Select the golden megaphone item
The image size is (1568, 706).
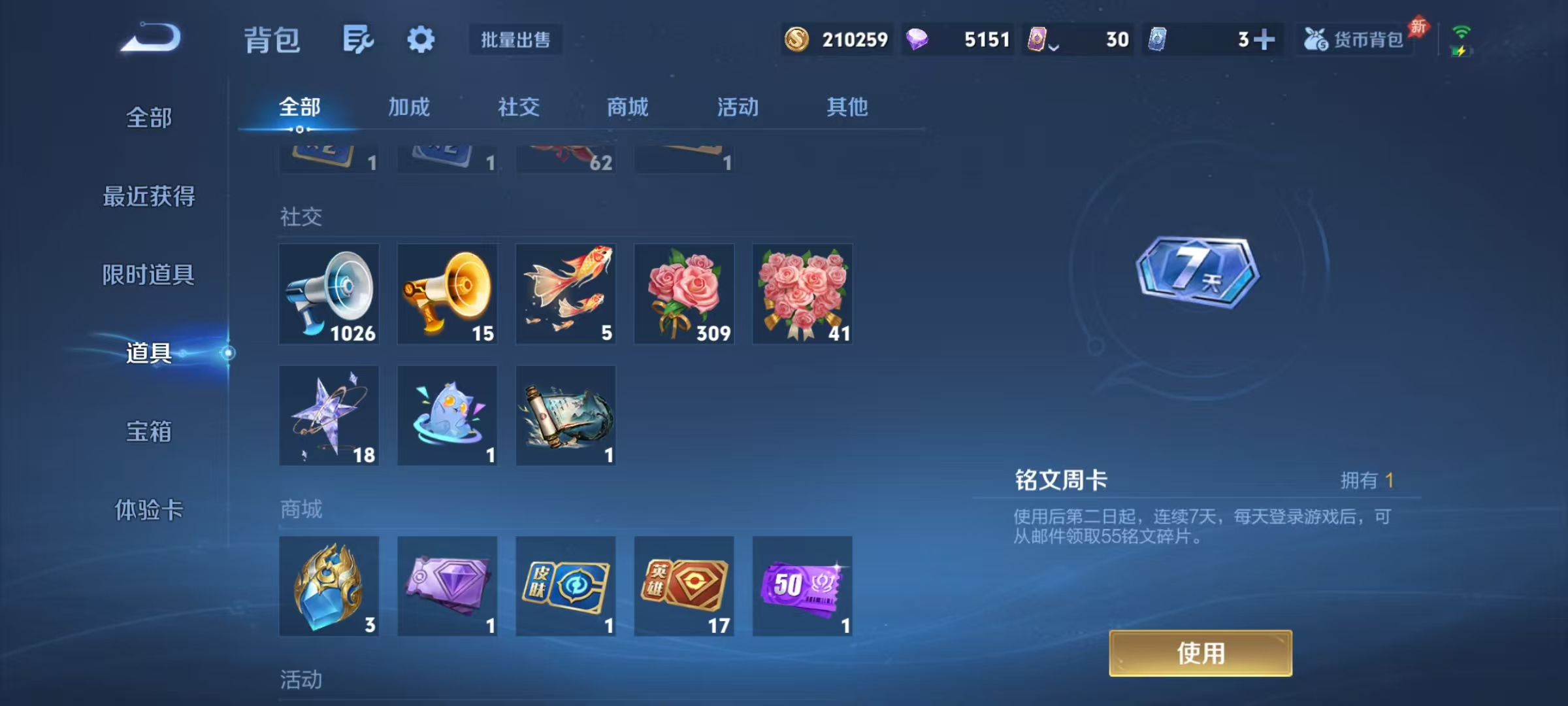click(448, 294)
